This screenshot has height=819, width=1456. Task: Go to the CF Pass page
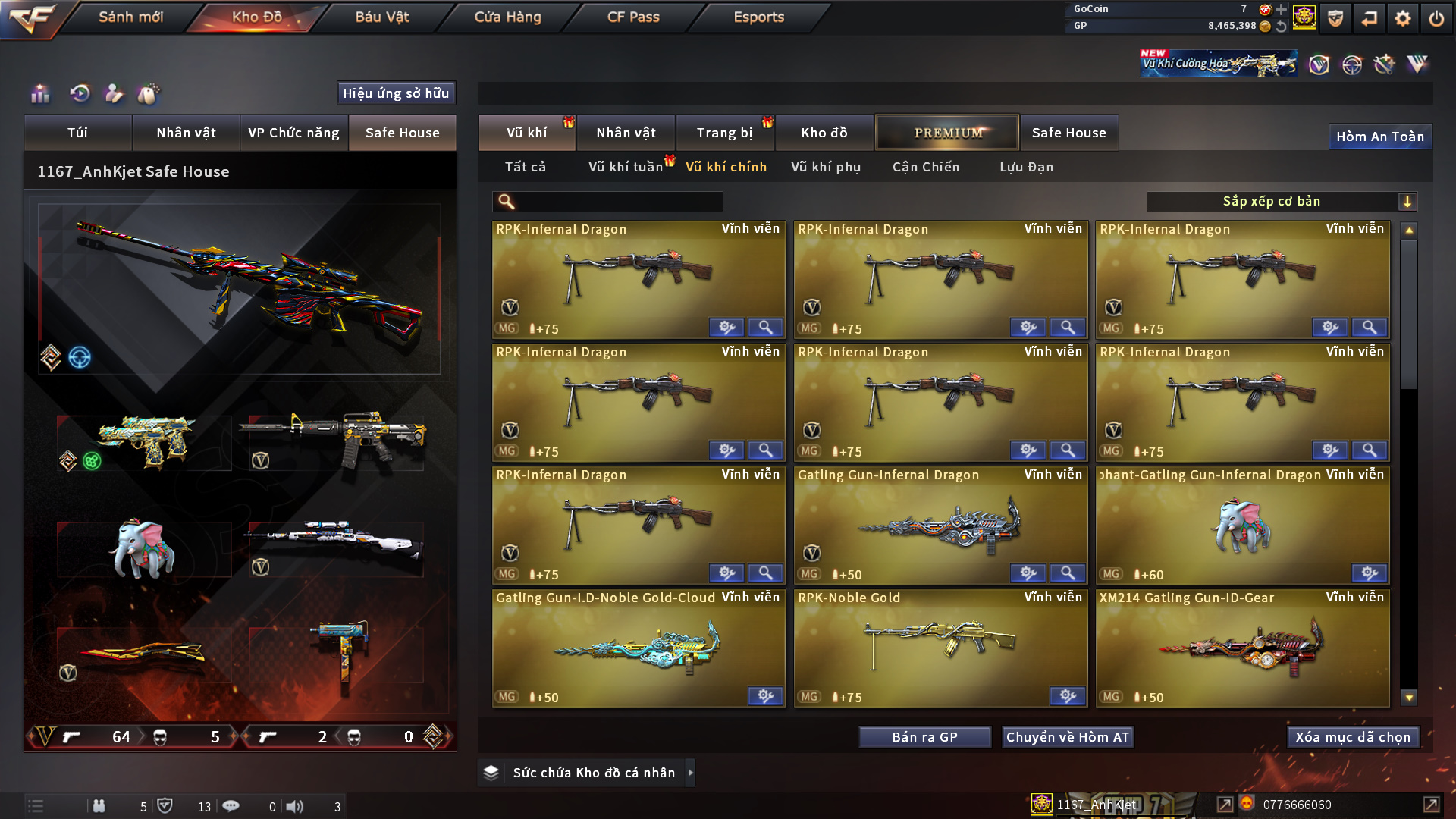pyautogui.click(x=633, y=17)
